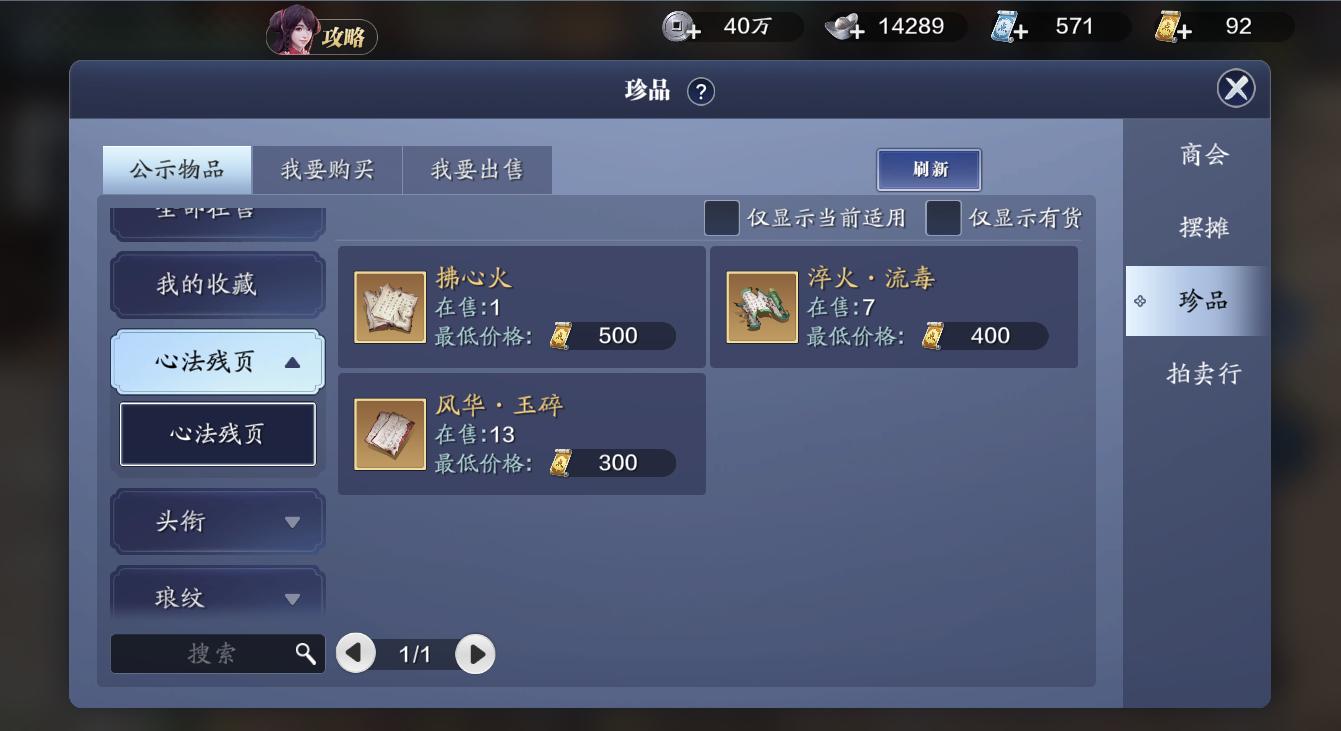Collapse the 心法残页 category

216,361
